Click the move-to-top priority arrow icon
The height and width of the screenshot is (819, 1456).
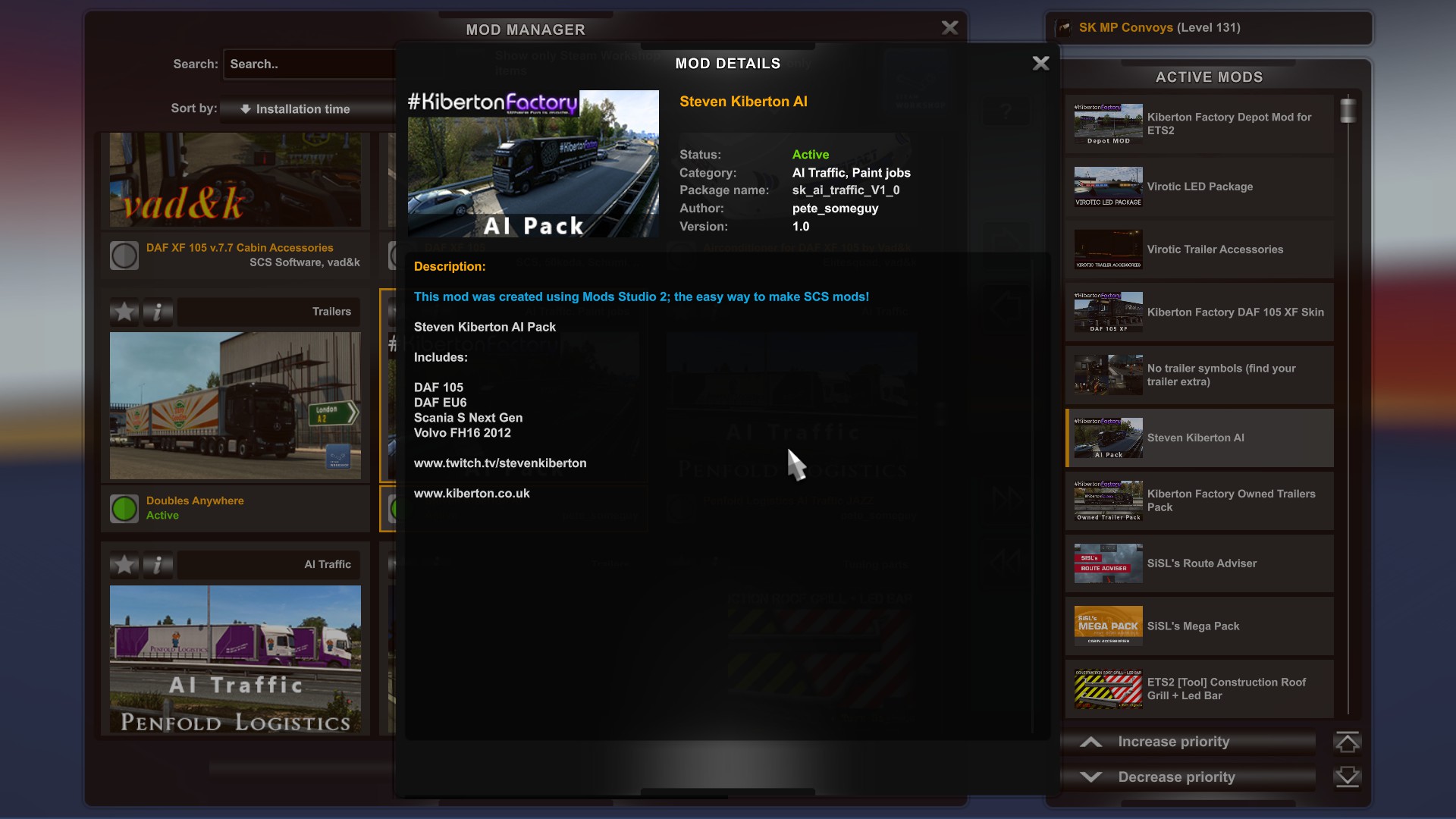[1349, 742]
